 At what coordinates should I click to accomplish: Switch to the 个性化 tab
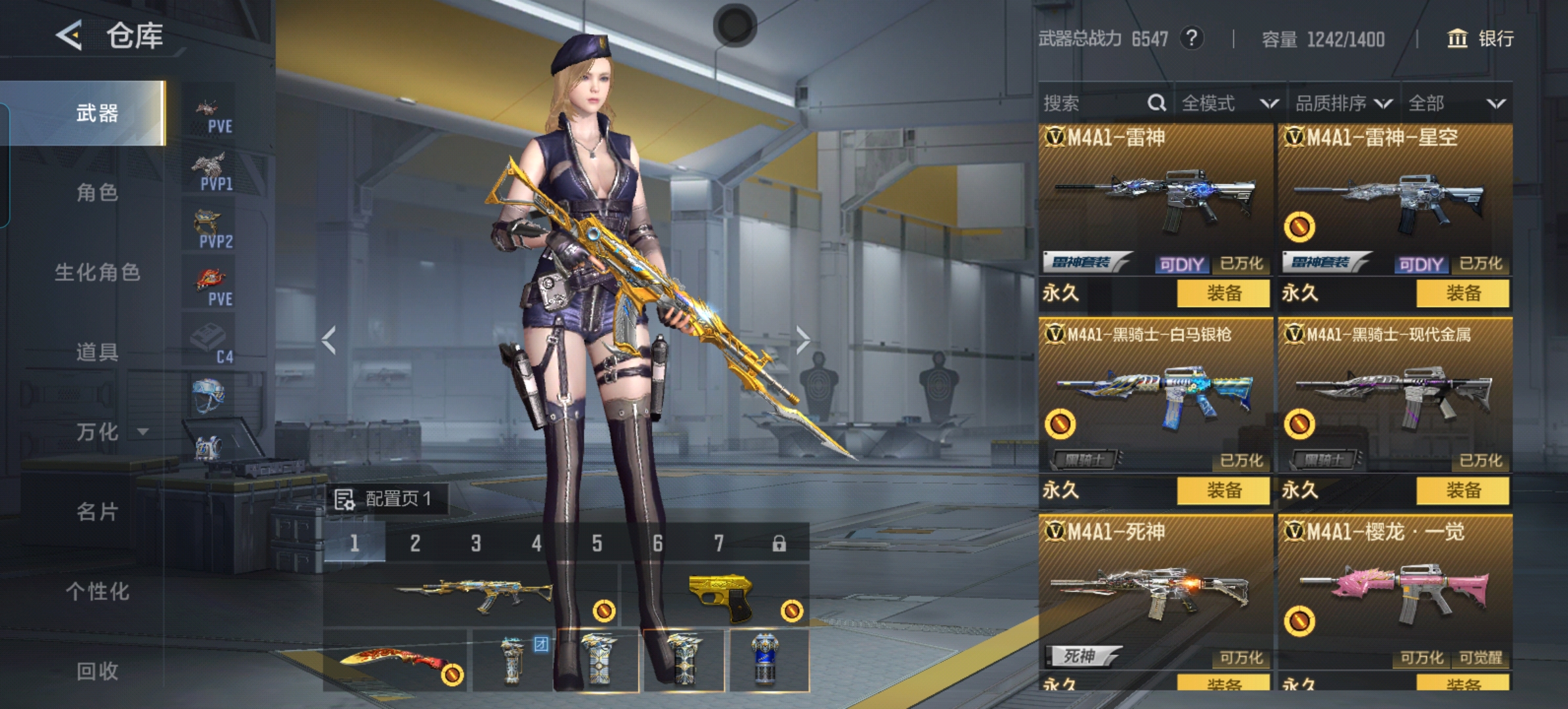click(97, 591)
